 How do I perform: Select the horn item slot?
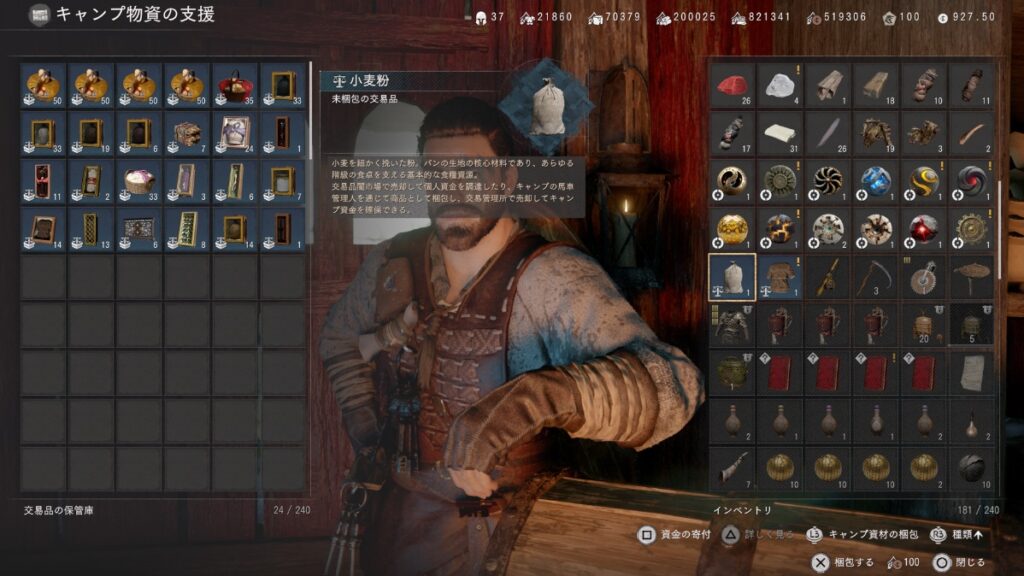click(x=732, y=467)
